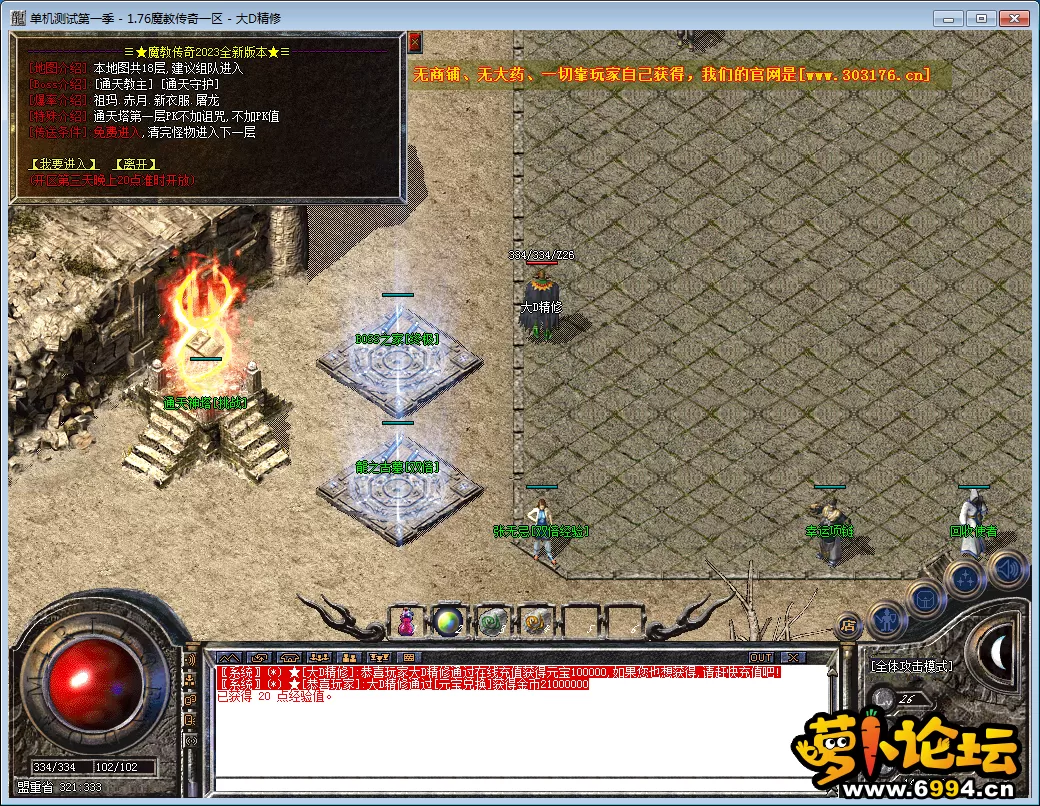Viewport: 1040px width, 806px height.
Task: Select the green-blue orb hotbar slot
Action: (446, 623)
